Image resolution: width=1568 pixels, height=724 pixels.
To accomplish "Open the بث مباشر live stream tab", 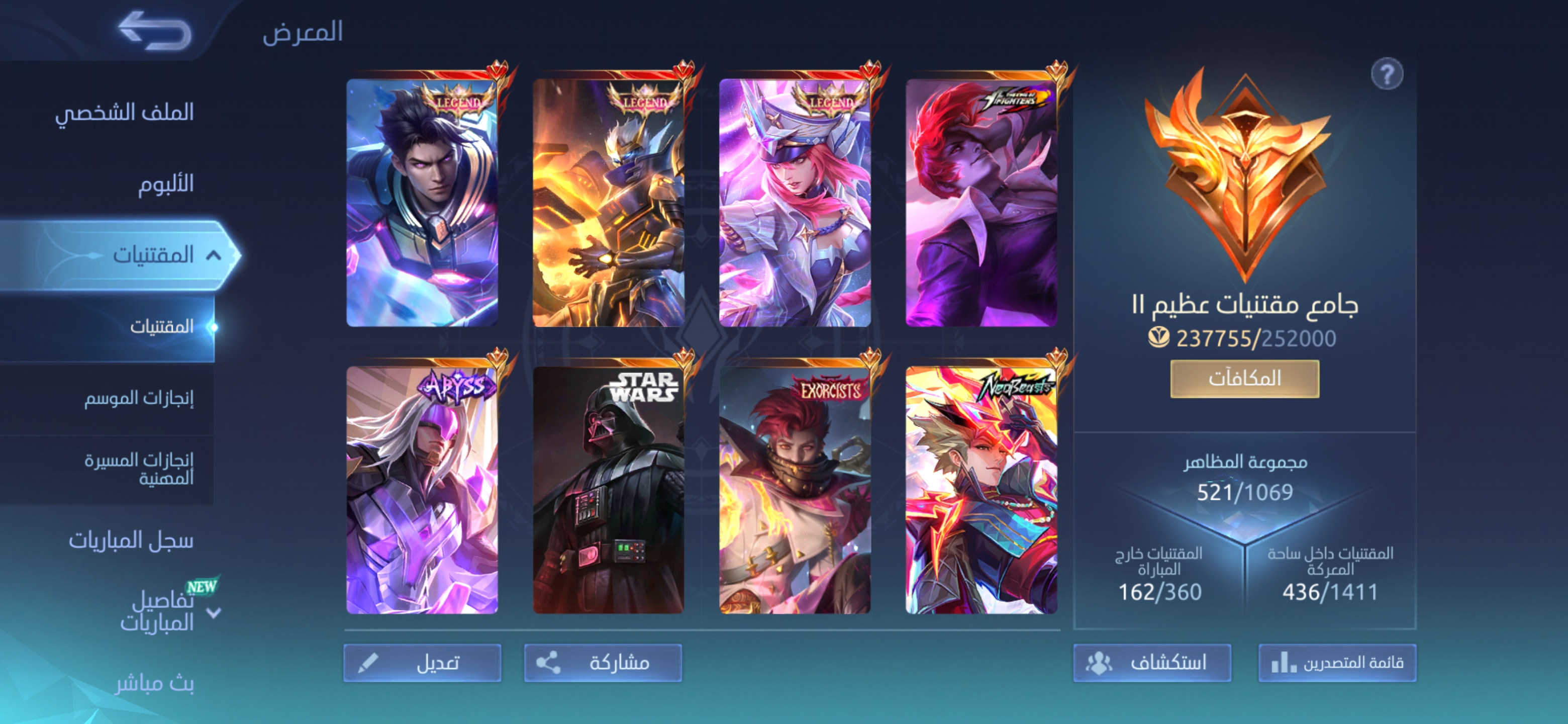I will click(x=155, y=683).
